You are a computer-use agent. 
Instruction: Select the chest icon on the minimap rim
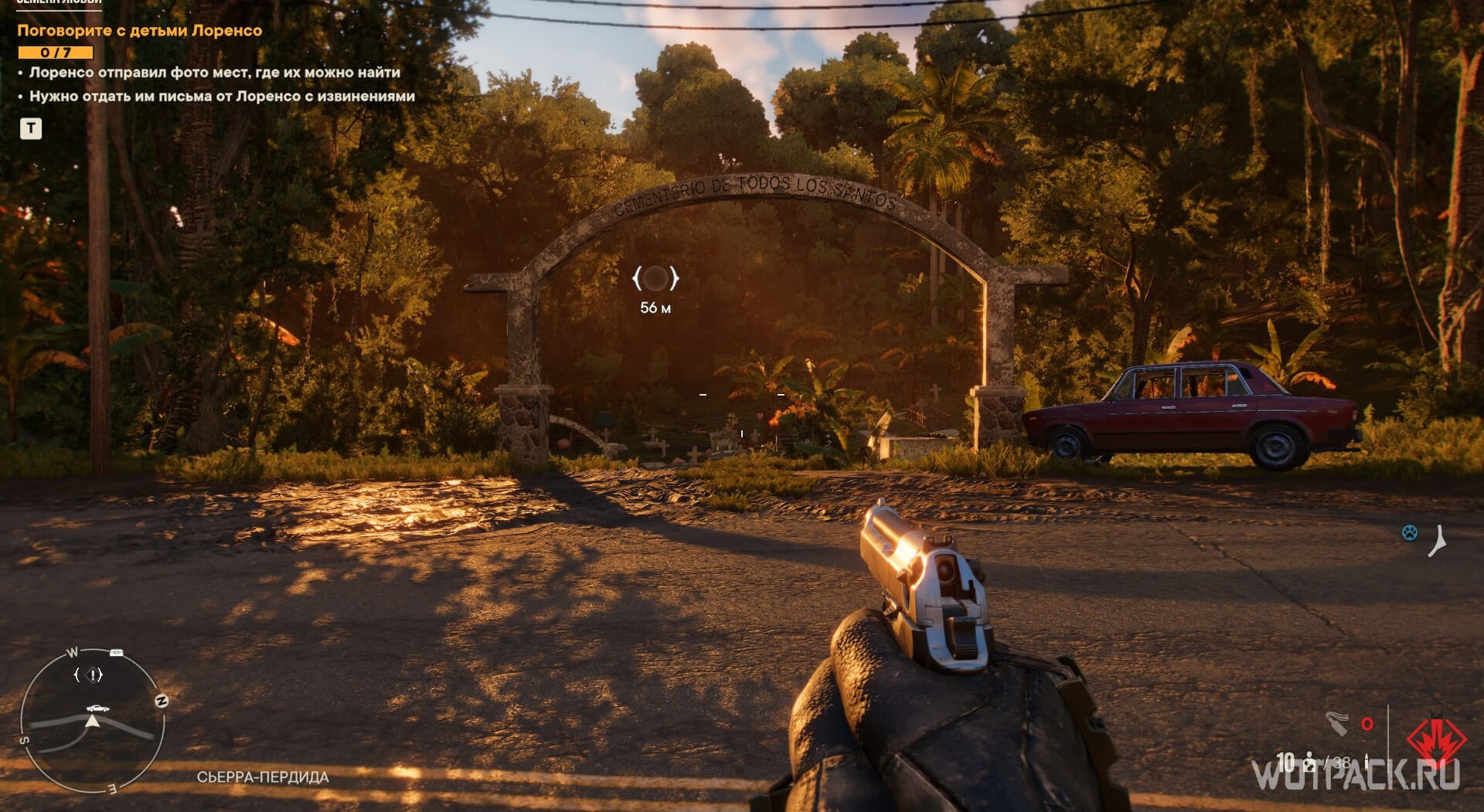point(116,653)
